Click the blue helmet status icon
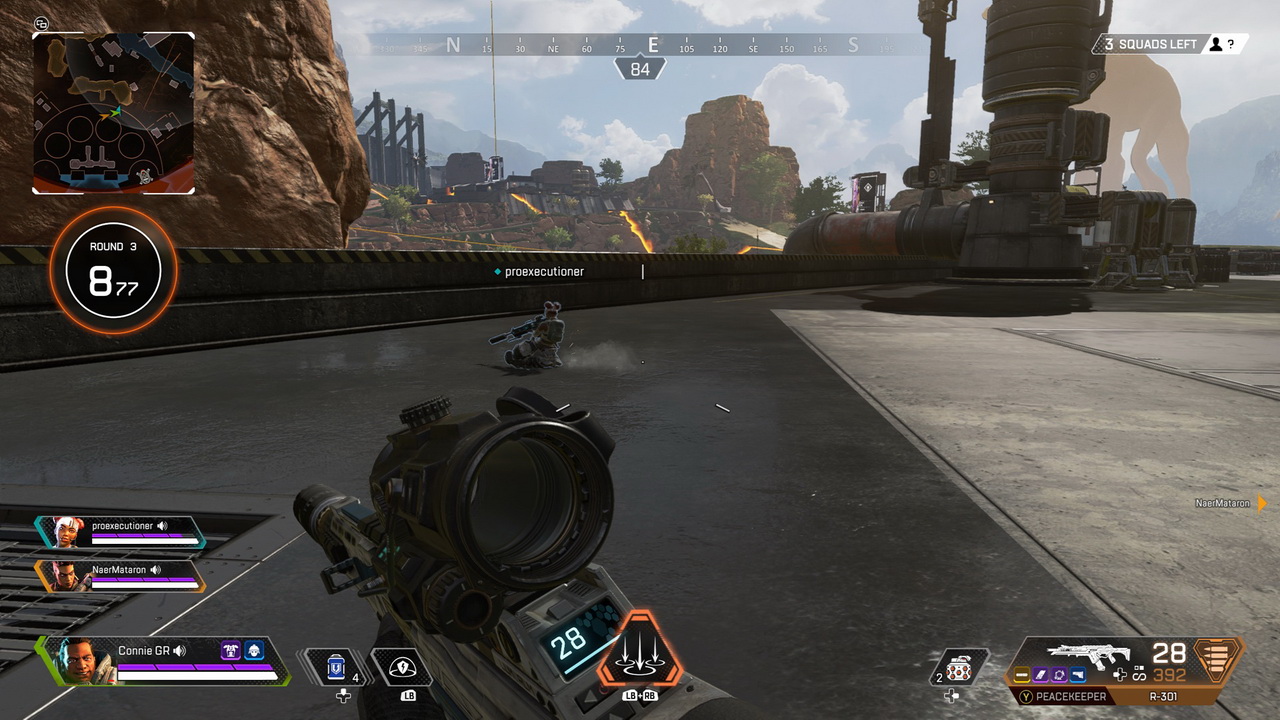The width and height of the screenshot is (1280, 720). [254, 651]
